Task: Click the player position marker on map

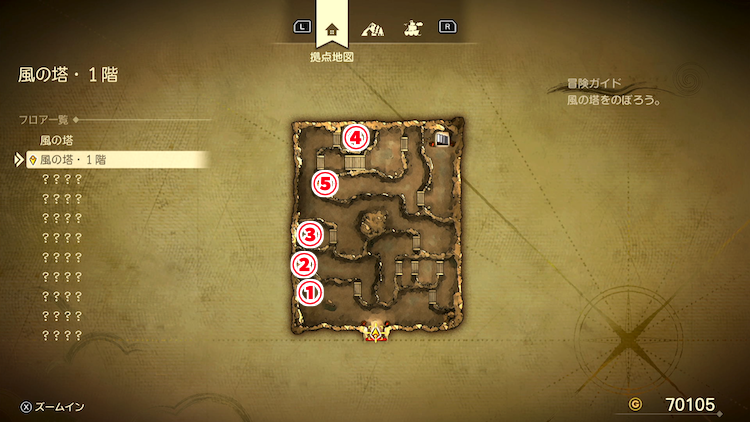Action: (376, 334)
